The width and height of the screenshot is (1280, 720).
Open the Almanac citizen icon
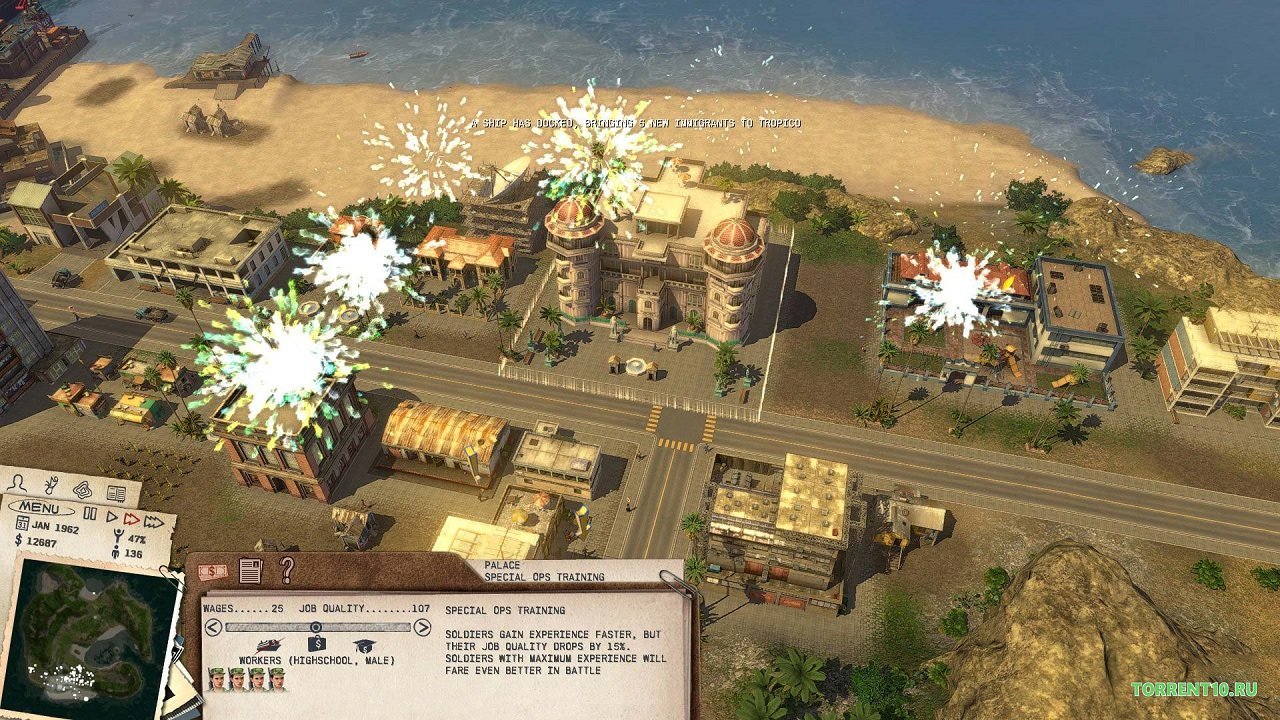click(x=17, y=482)
